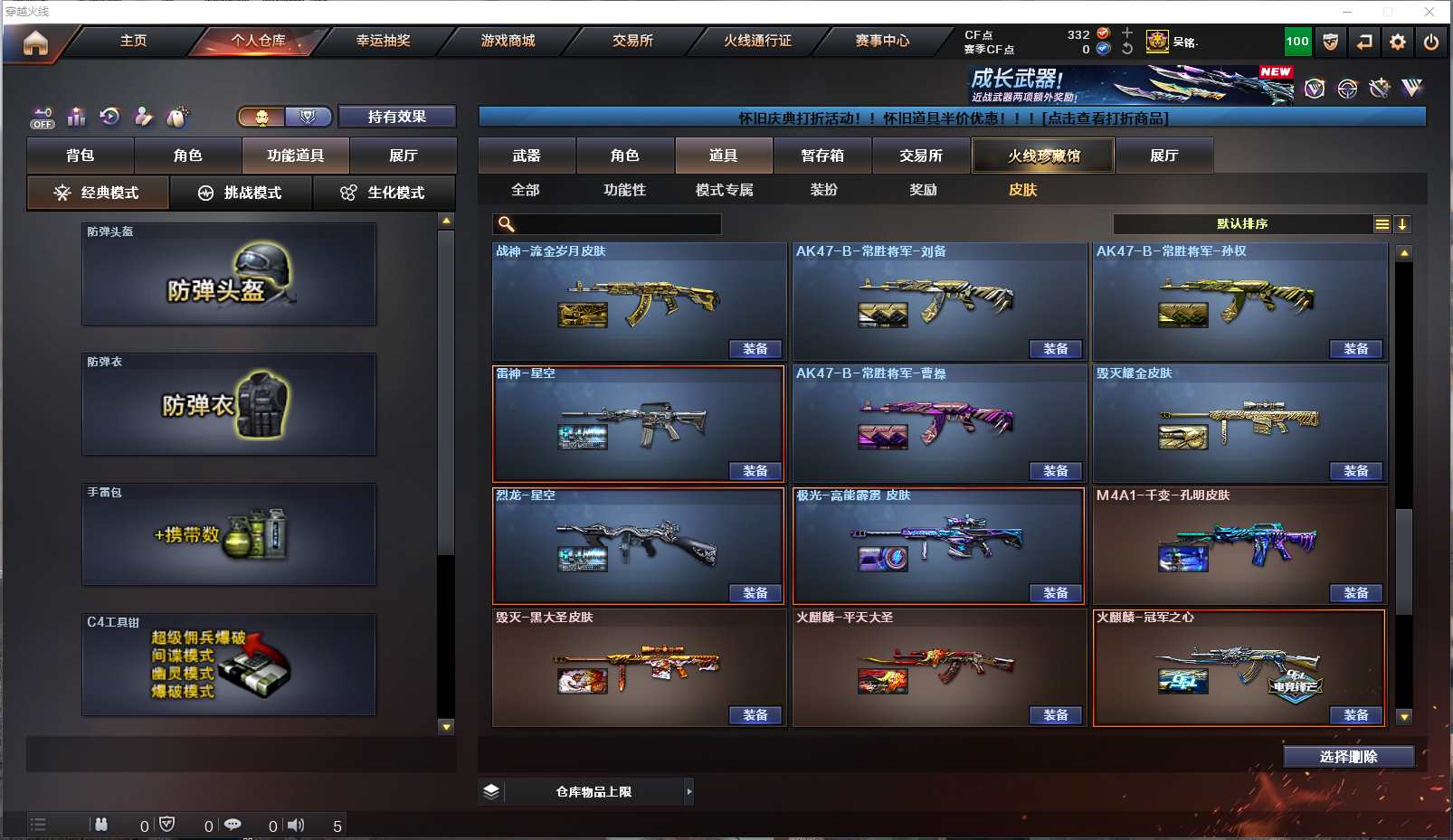Screen dimensions: 1453x840
Task: Choose the 生化模式 mode tab
Action: pyautogui.click(x=385, y=193)
